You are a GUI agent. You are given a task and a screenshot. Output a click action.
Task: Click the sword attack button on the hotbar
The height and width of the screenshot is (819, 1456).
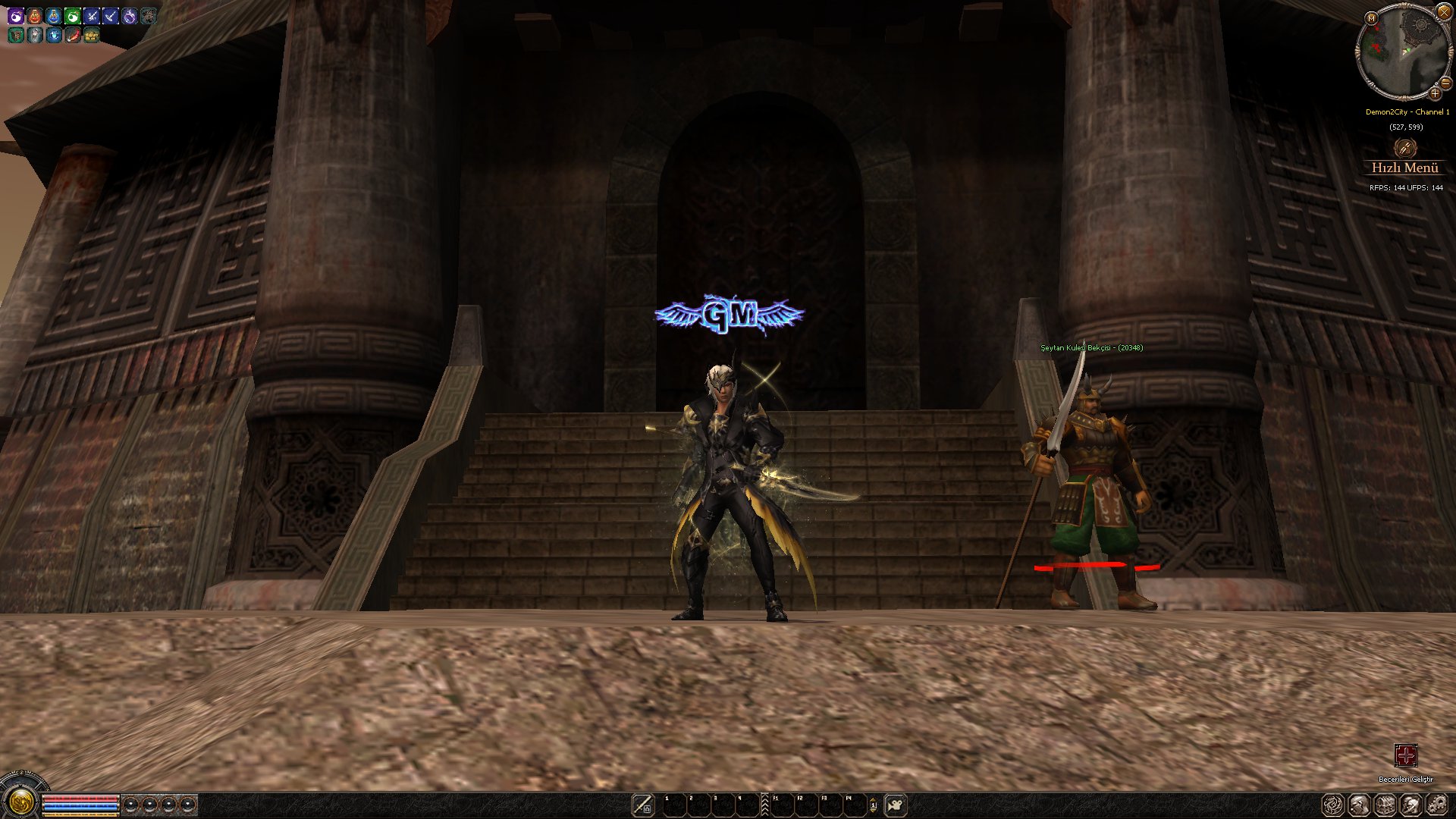coord(642,804)
